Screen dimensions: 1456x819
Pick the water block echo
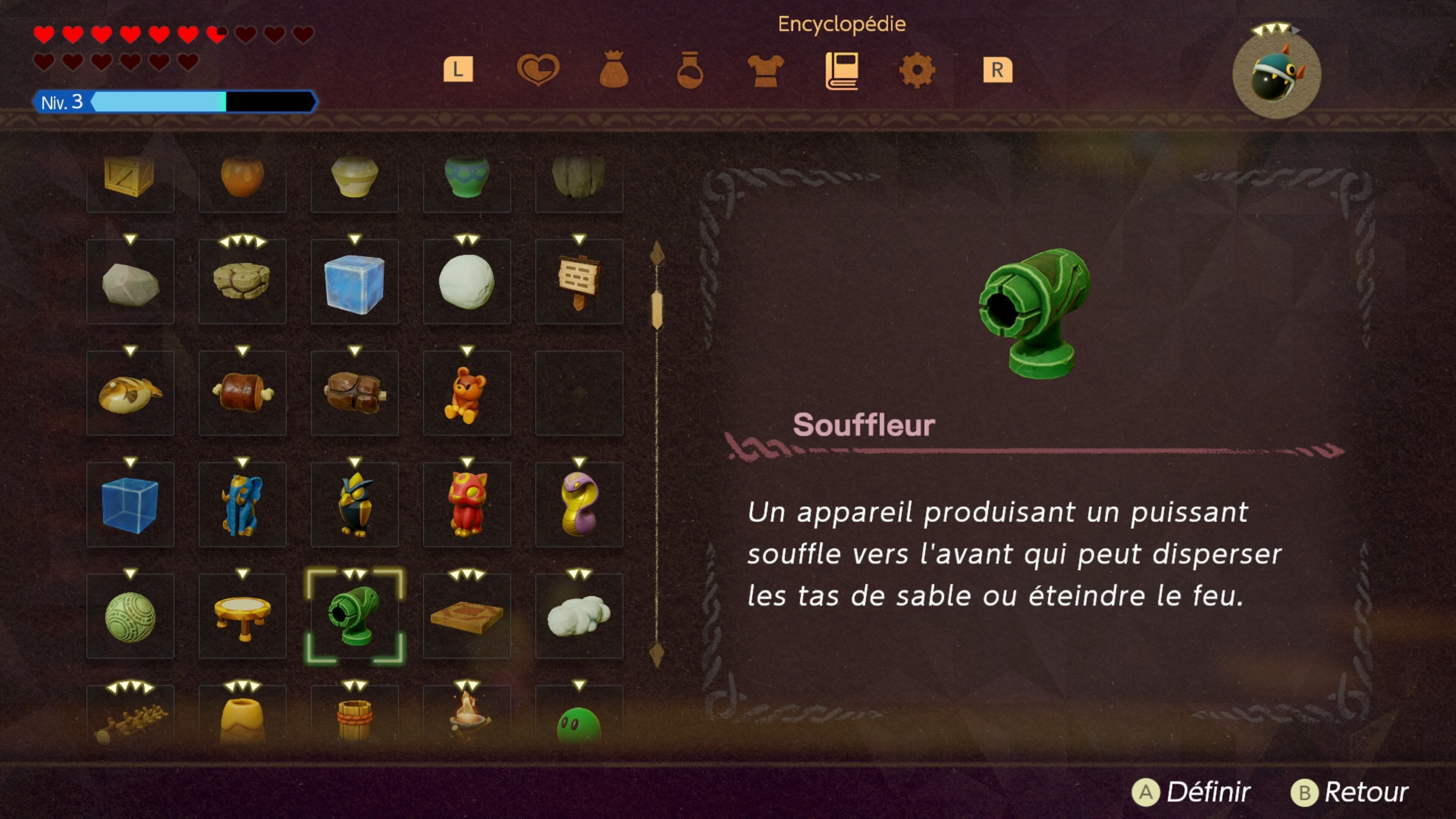130,505
